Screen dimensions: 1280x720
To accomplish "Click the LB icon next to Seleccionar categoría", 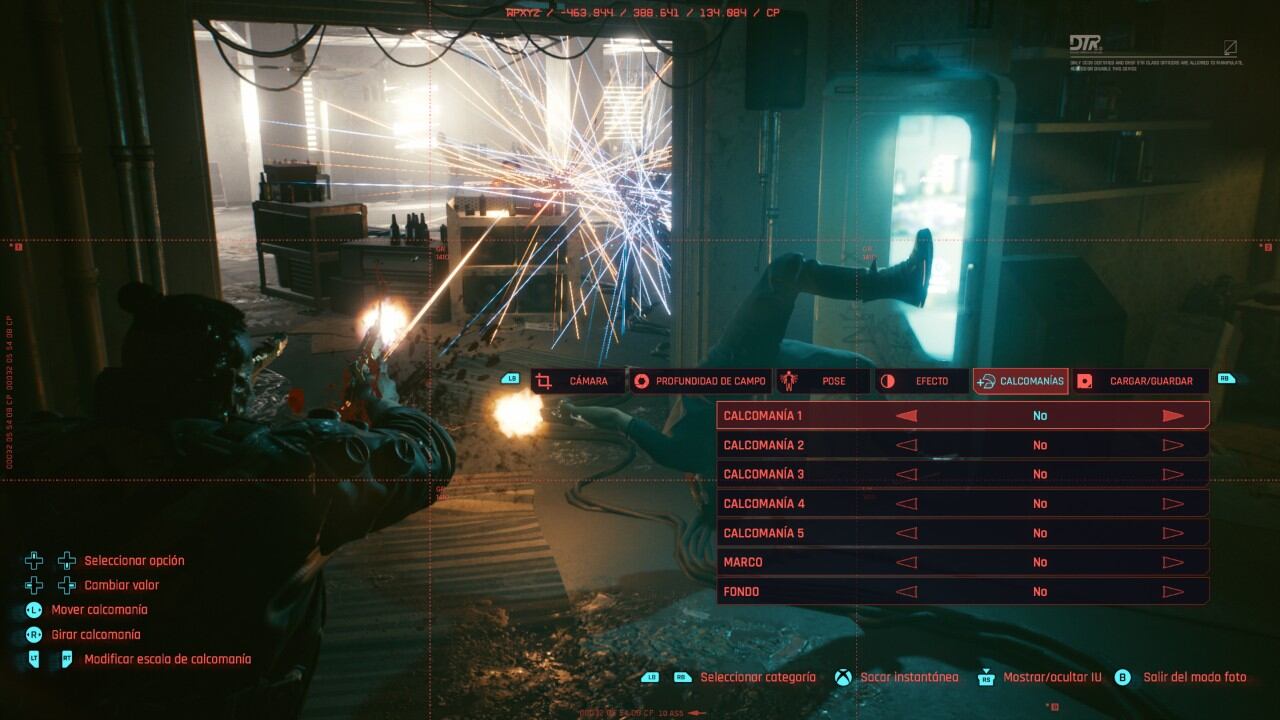I will (651, 677).
